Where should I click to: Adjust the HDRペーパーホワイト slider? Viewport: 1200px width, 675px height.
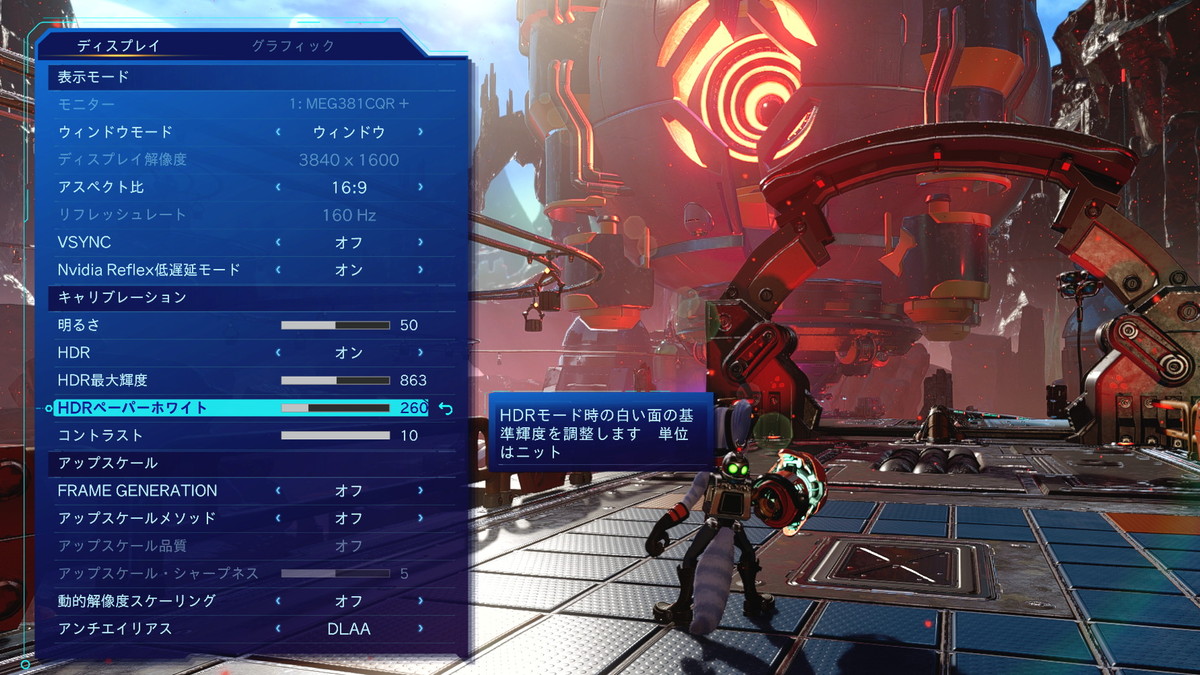(335, 408)
